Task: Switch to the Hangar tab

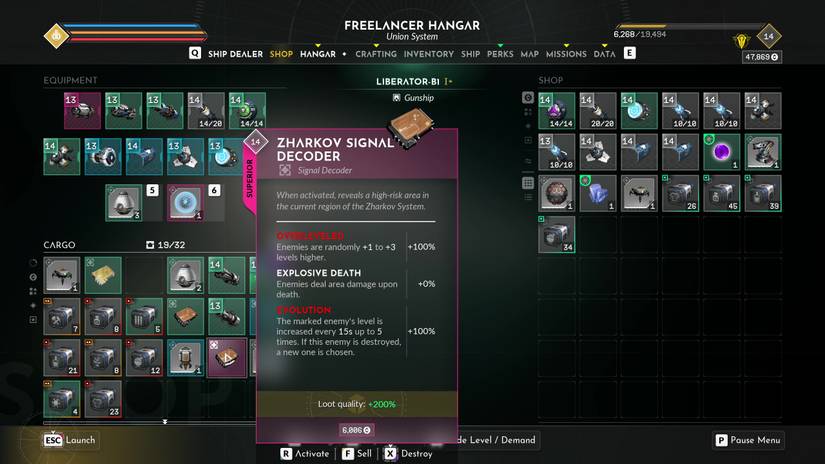Action: click(318, 54)
